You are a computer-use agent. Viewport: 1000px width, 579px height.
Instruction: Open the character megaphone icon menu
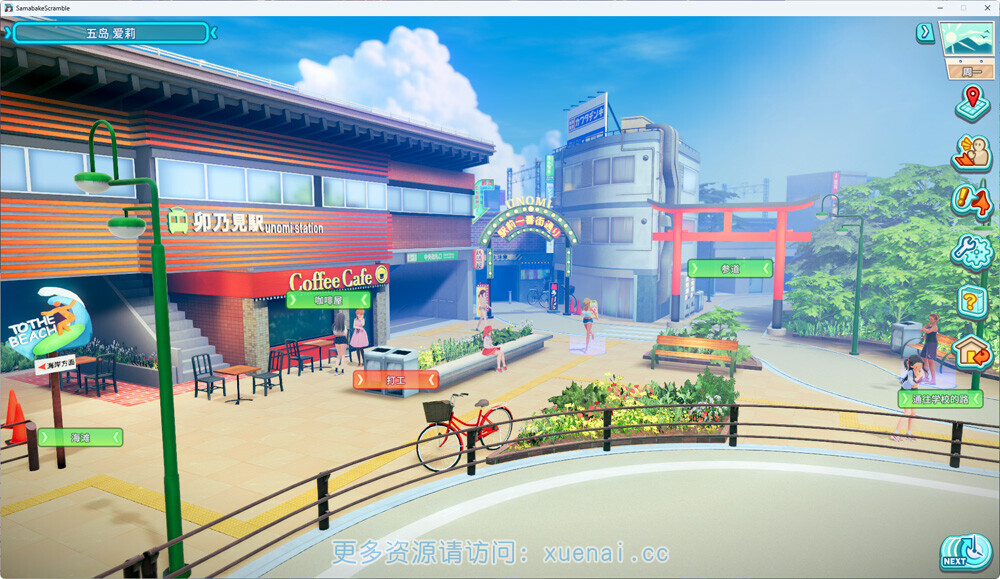[x=971, y=152]
